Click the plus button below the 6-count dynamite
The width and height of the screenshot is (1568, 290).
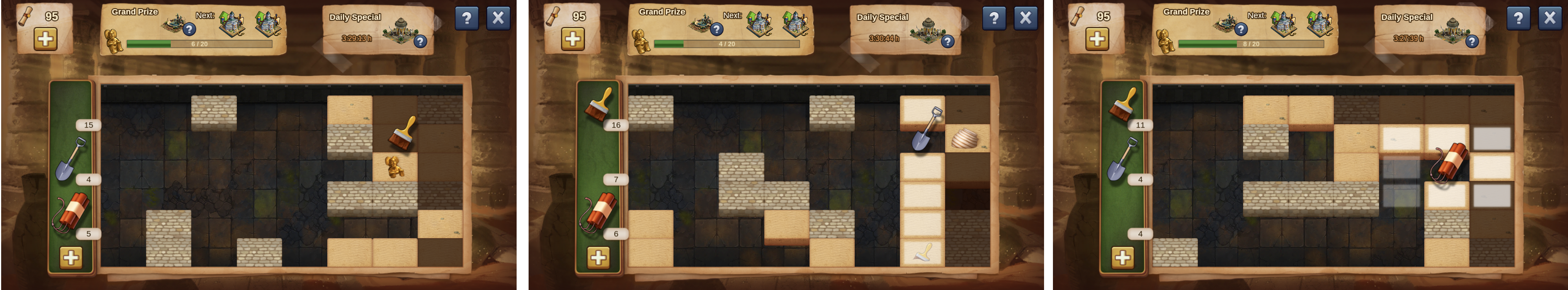point(599,258)
